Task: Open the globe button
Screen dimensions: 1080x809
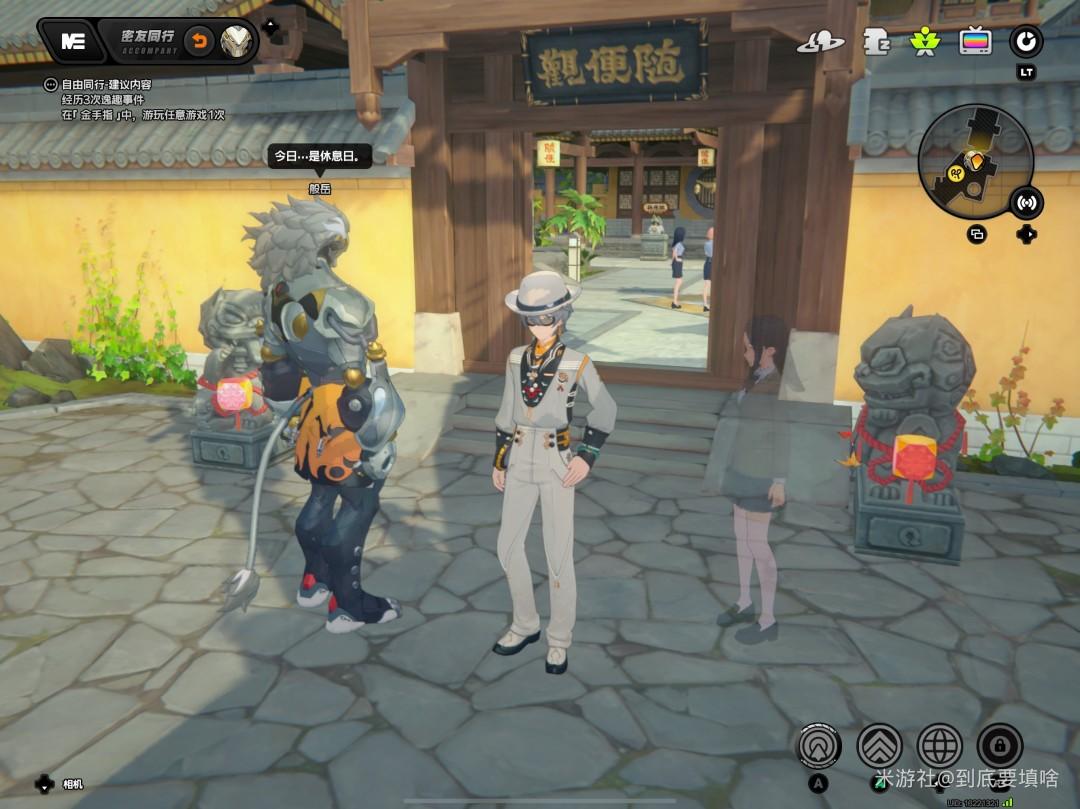Action: (939, 745)
